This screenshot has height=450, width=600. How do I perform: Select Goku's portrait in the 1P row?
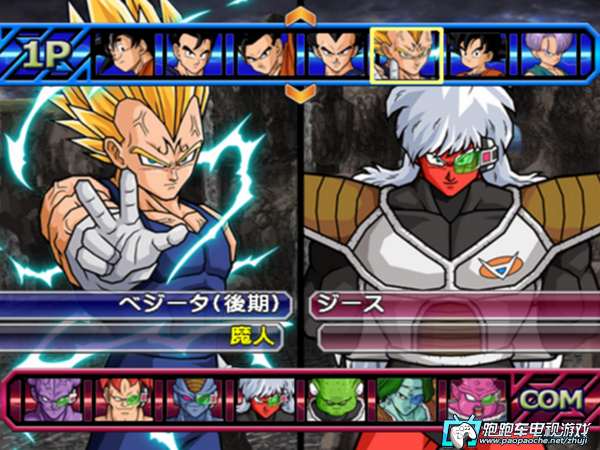[x=127, y=53]
